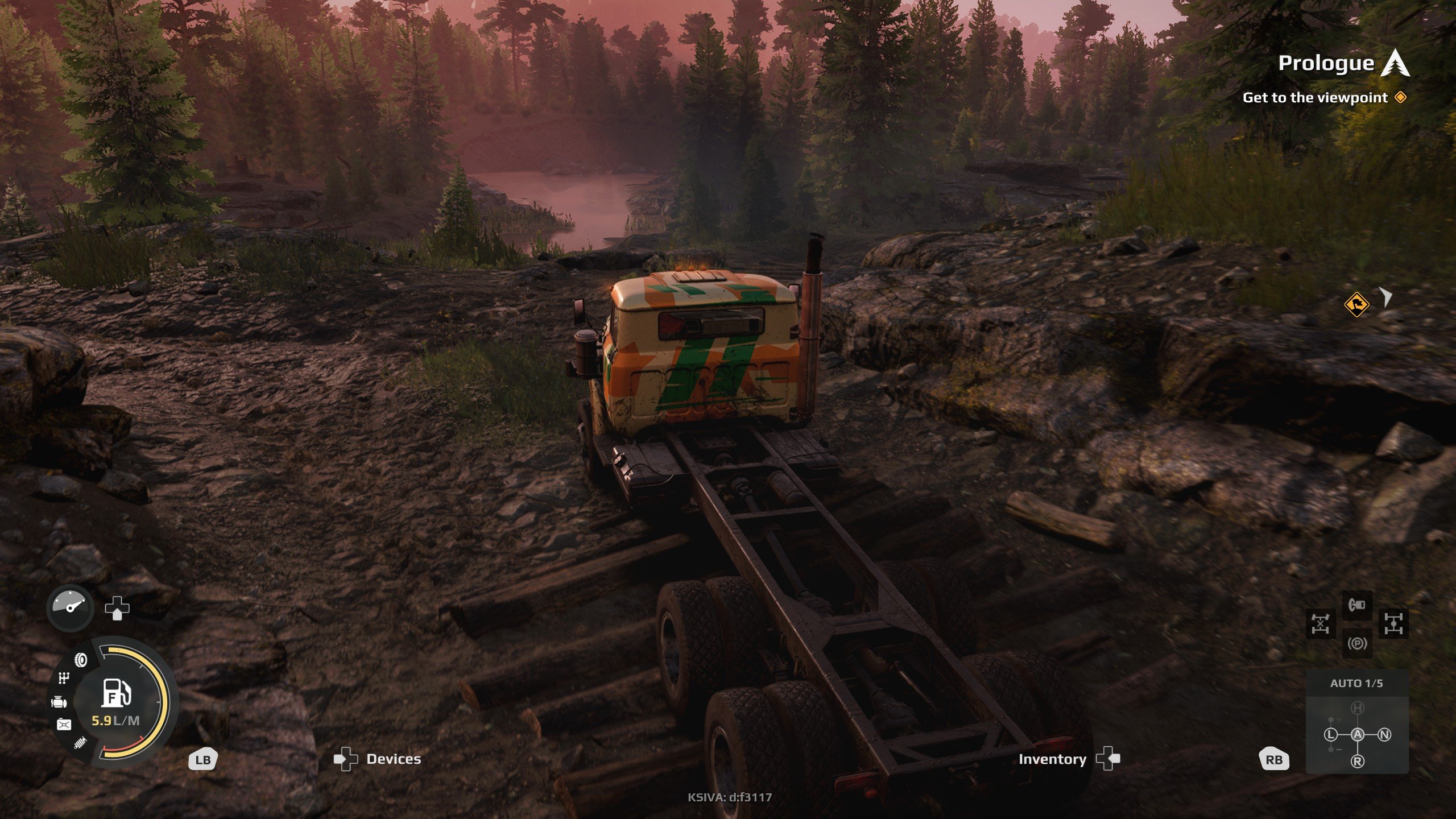Click the tire pressure gauge dial
This screenshot has height=819, width=1456.
(70, 608)
